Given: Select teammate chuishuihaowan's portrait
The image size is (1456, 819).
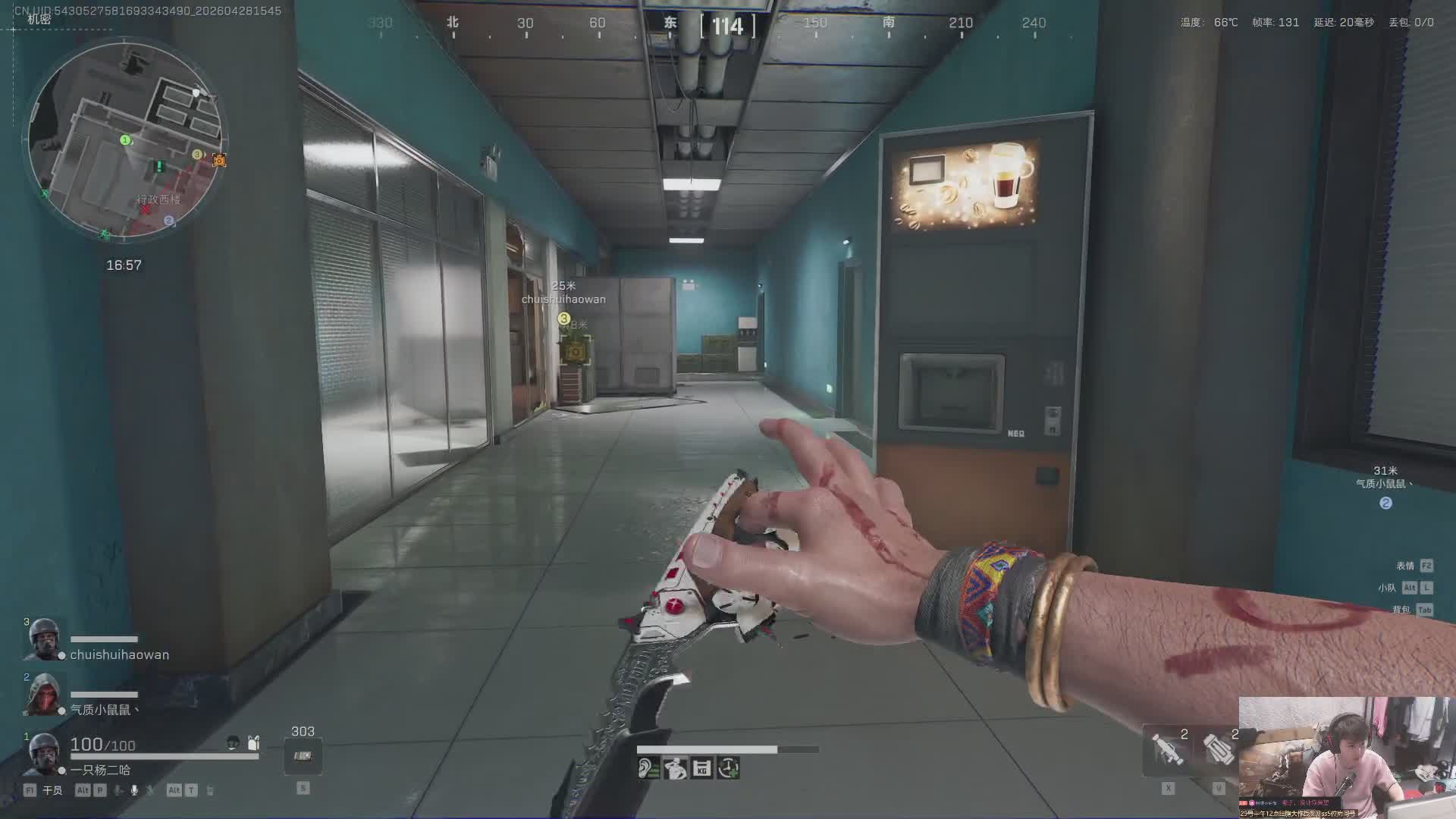Looking at the screenshot, I should click(43, 641).
